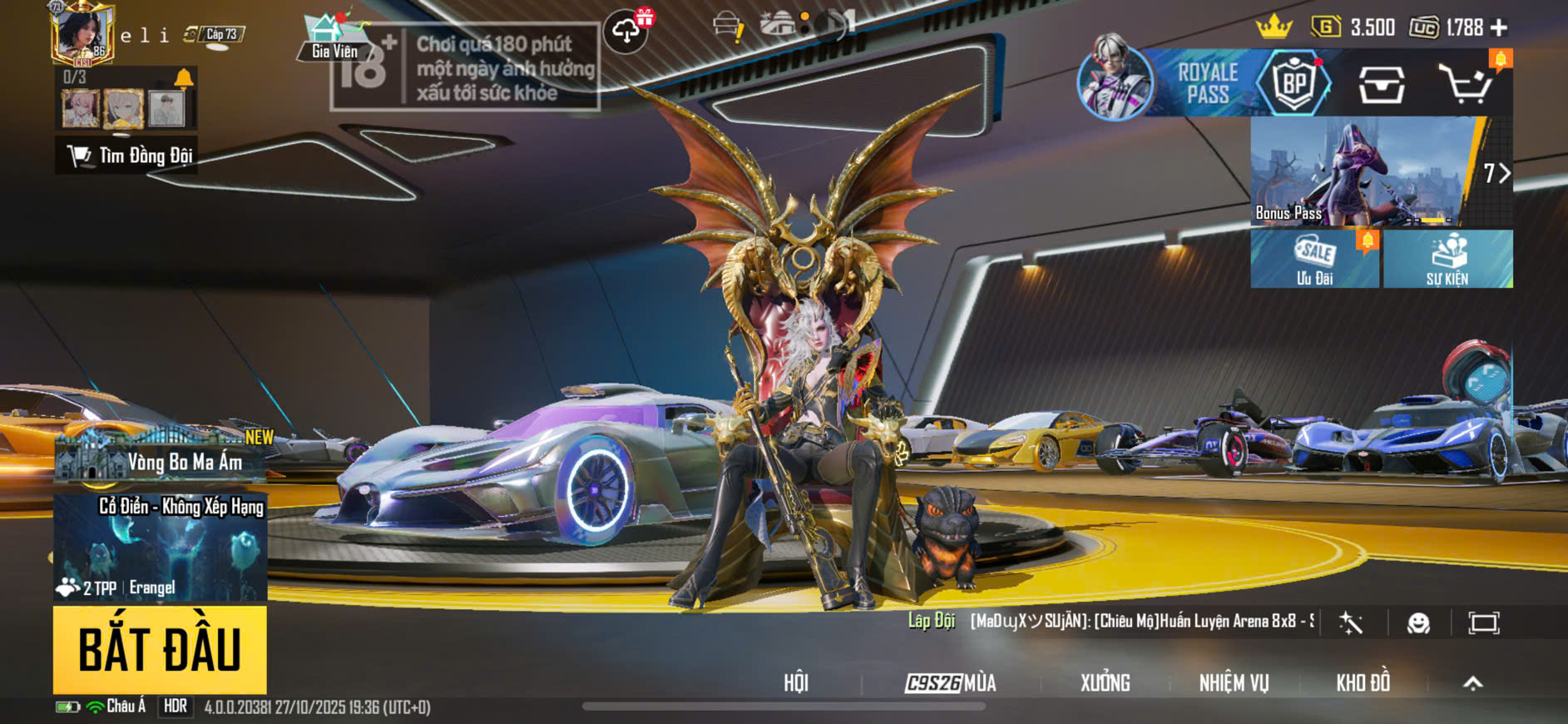
Task: Open the Sự Kiện events panel
Action: [1447, 260]
